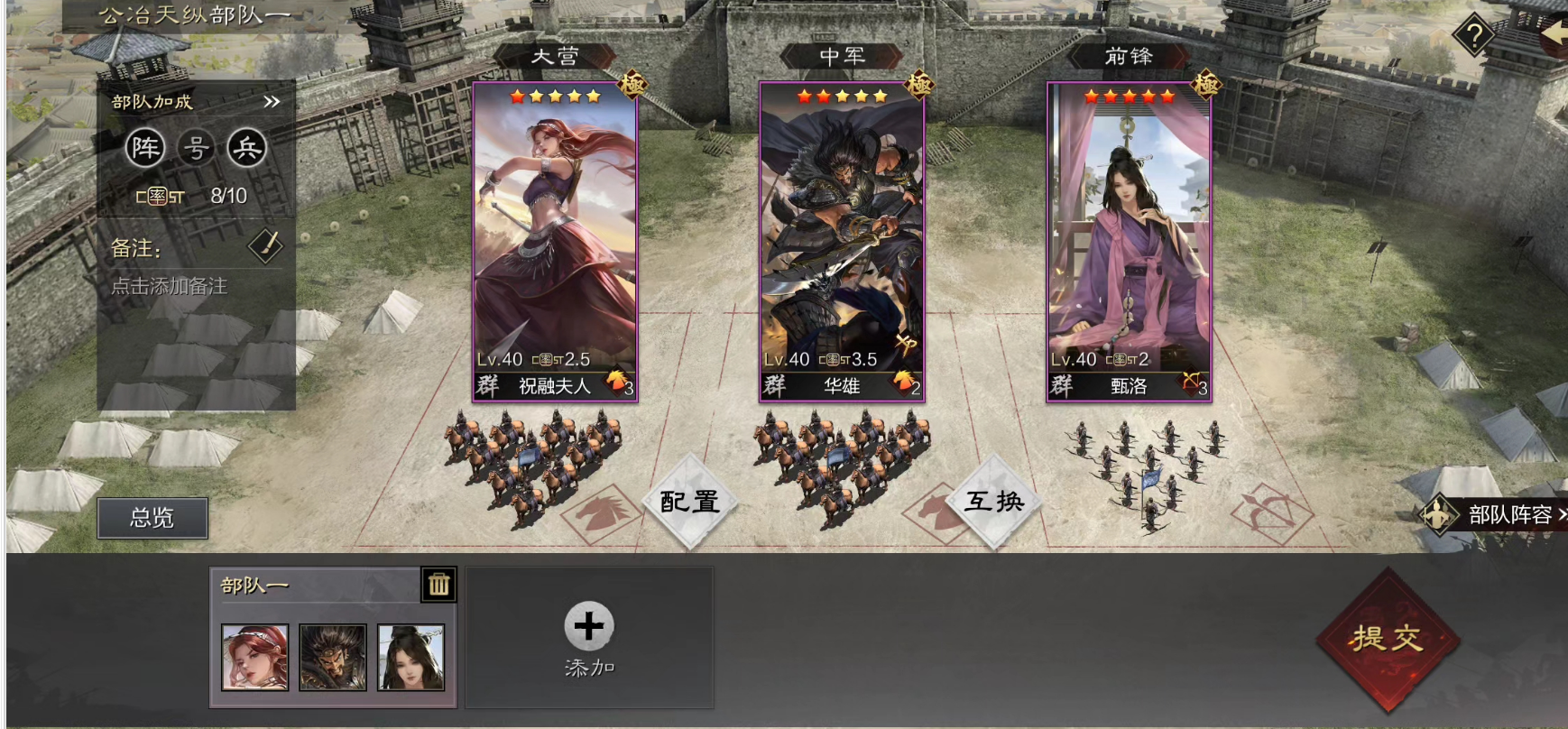This screenshot has height=729, width=1568.
Task: Open the question mark help button
Action: coord(1474,36)
